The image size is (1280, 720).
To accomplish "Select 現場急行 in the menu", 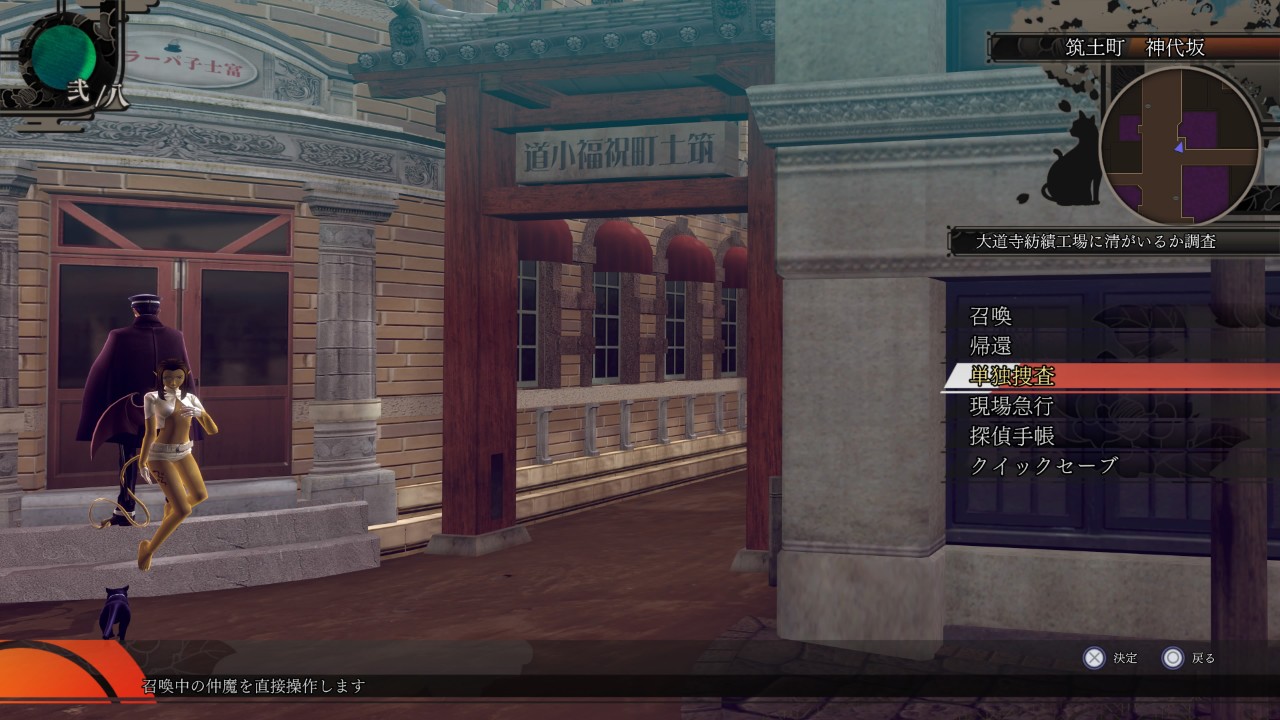I will 1011,406.
